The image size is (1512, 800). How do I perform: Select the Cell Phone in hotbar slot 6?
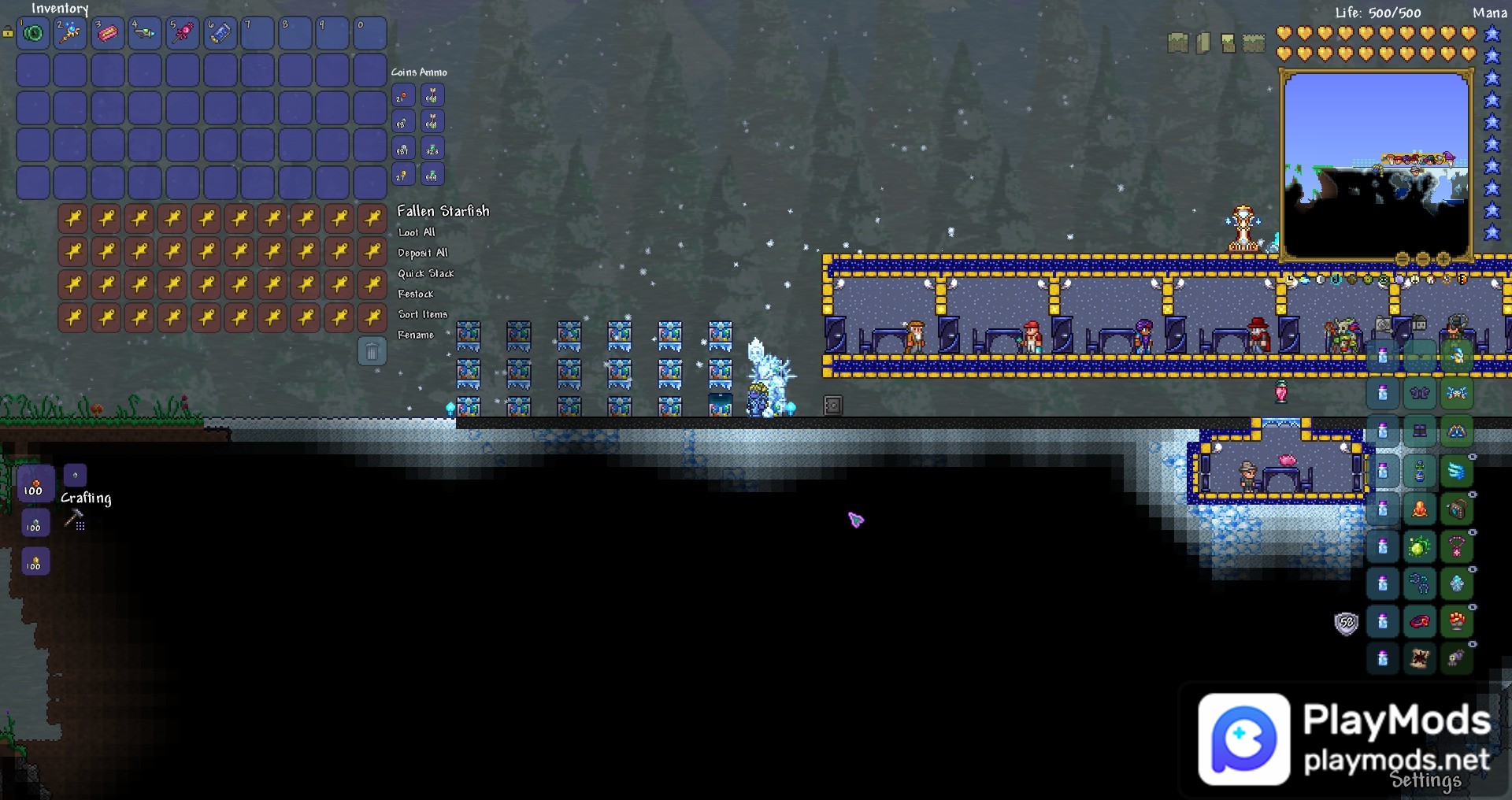[220, 33]
